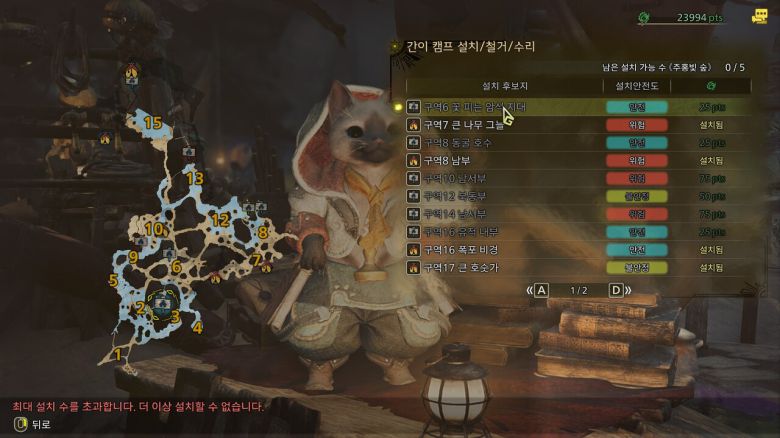Click the highlighted camp marker near area 2
The image size is (780, 438).
(x=161, y=297)
